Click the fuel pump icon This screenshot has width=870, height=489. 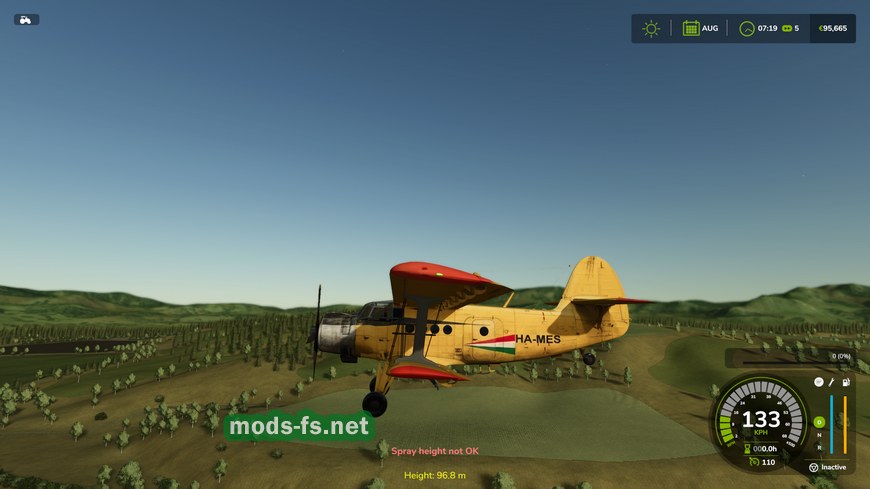tap(846, 382)
